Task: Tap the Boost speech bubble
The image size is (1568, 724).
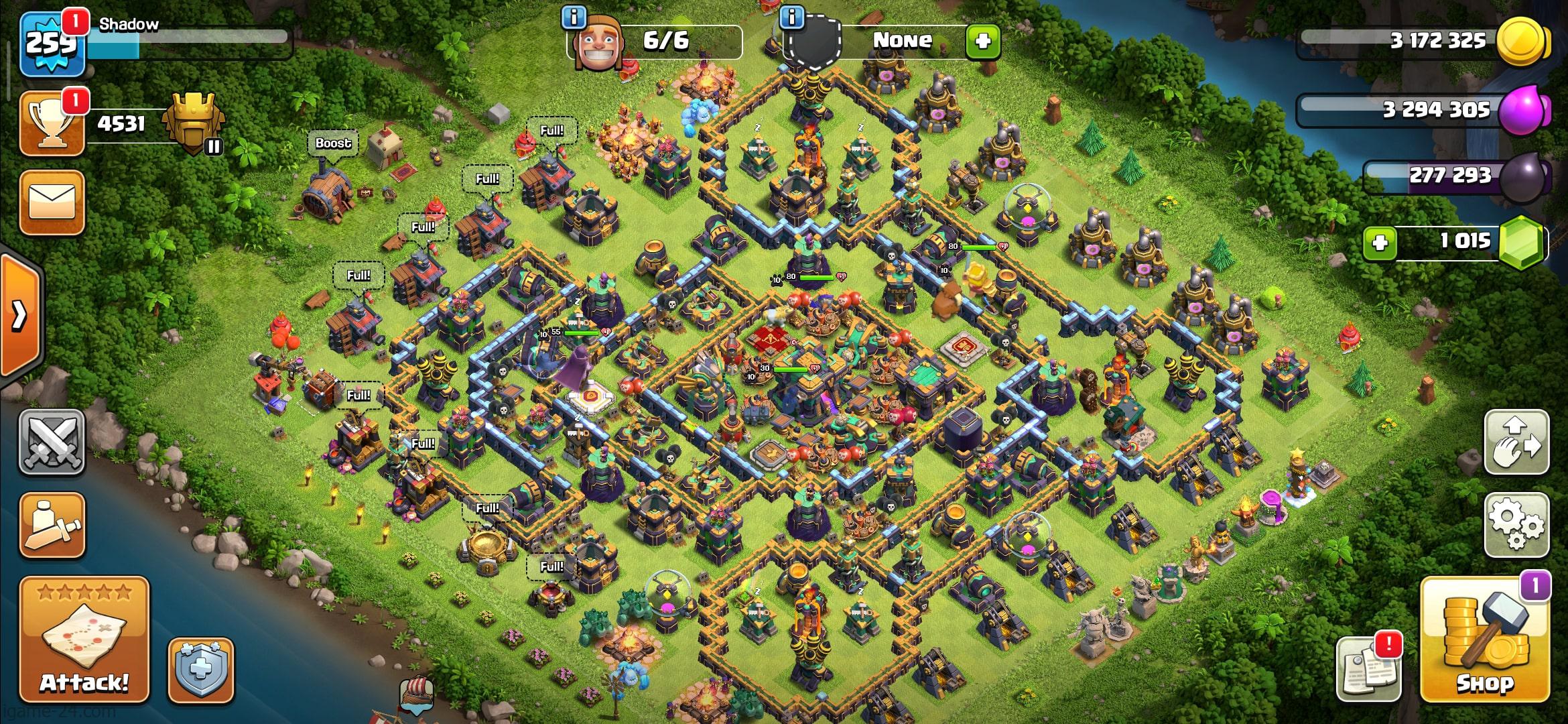Action: (333, 143)
